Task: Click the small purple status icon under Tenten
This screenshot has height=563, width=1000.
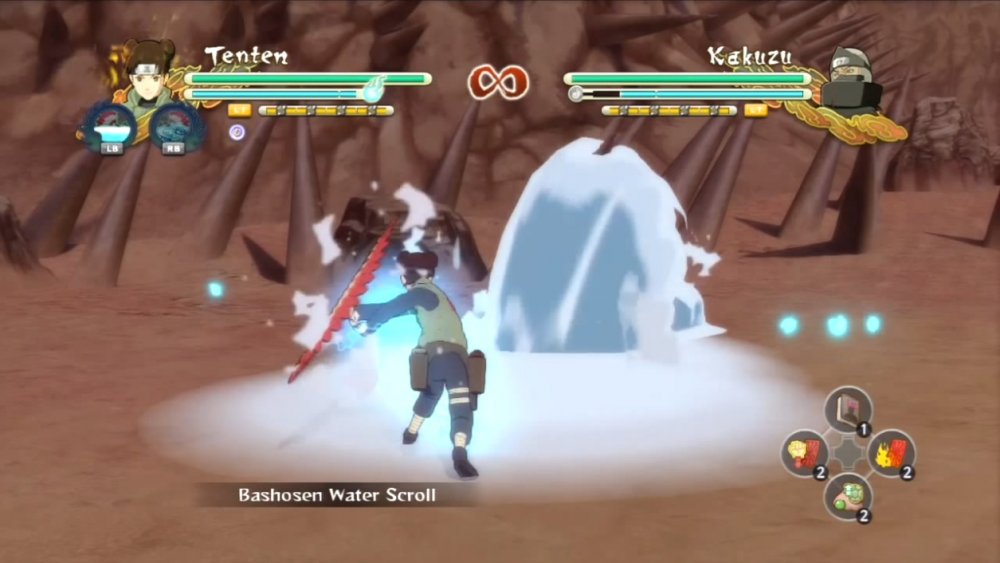Action: 237,132
